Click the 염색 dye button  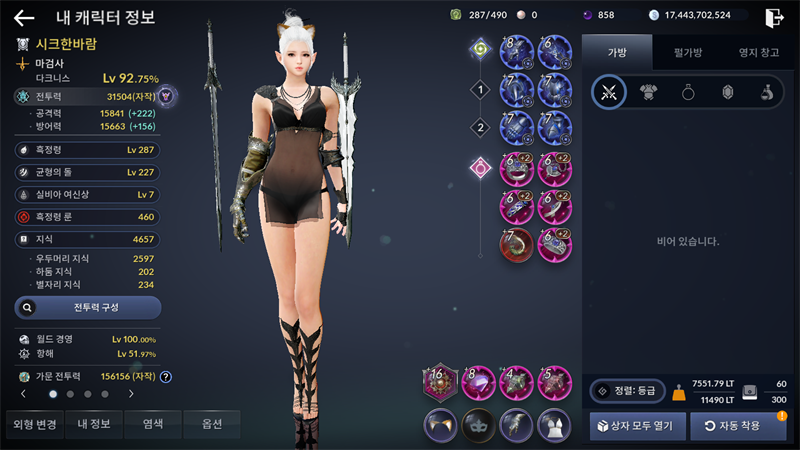click(153, 424)
